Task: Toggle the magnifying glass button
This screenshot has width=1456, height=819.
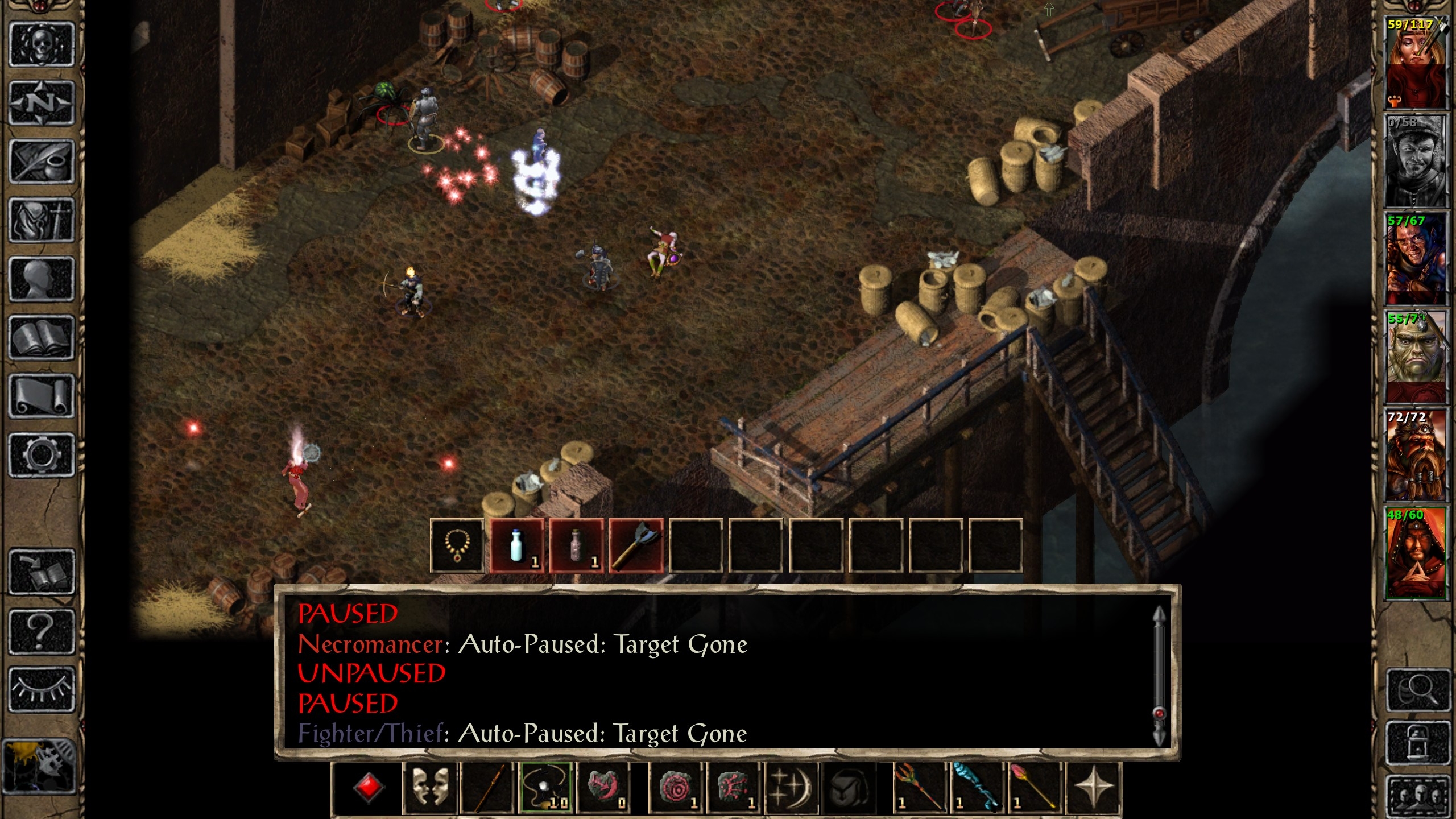Action: 1416,690
